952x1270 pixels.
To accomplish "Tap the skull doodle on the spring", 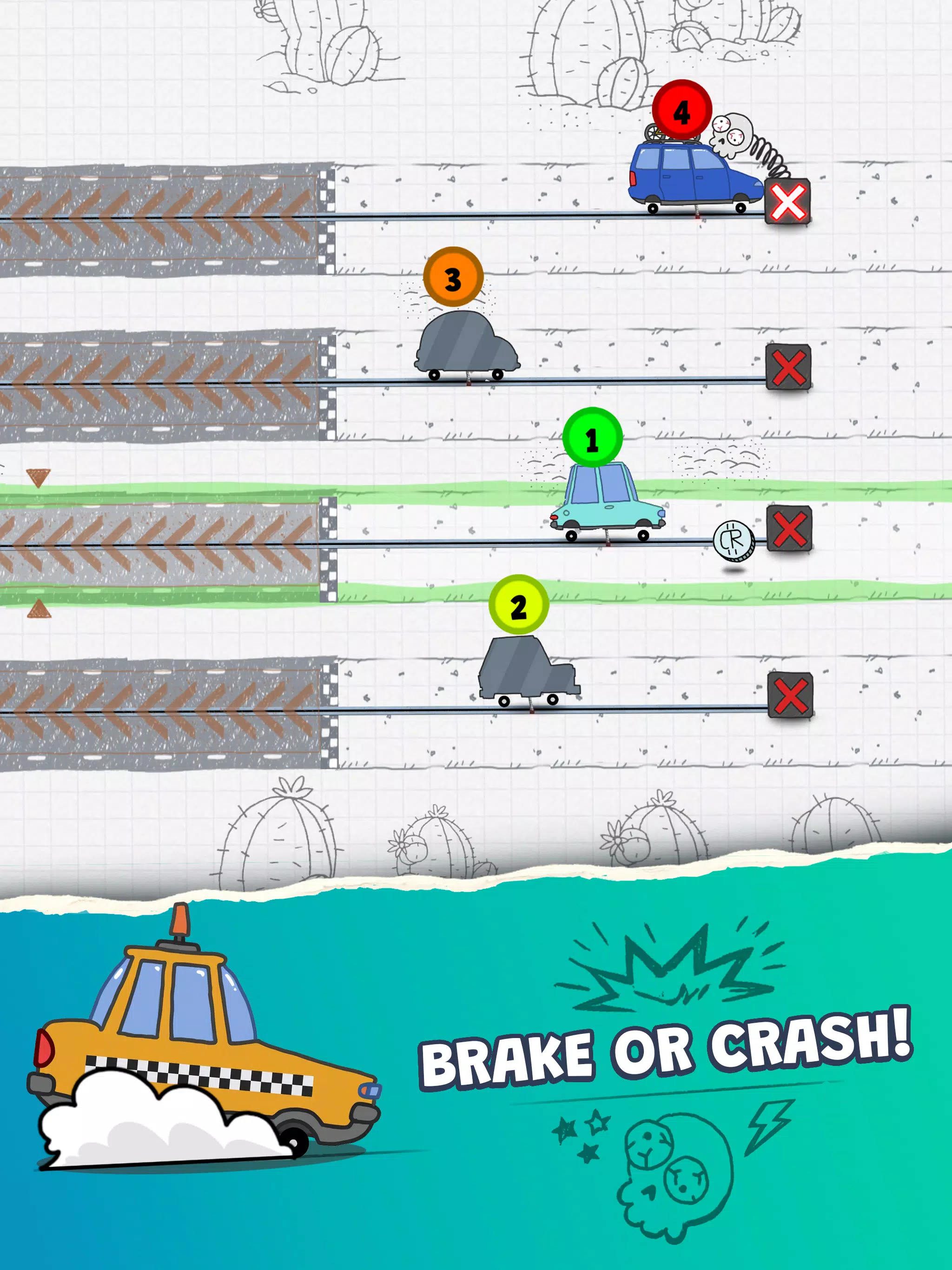I will (x=730, y=133).
